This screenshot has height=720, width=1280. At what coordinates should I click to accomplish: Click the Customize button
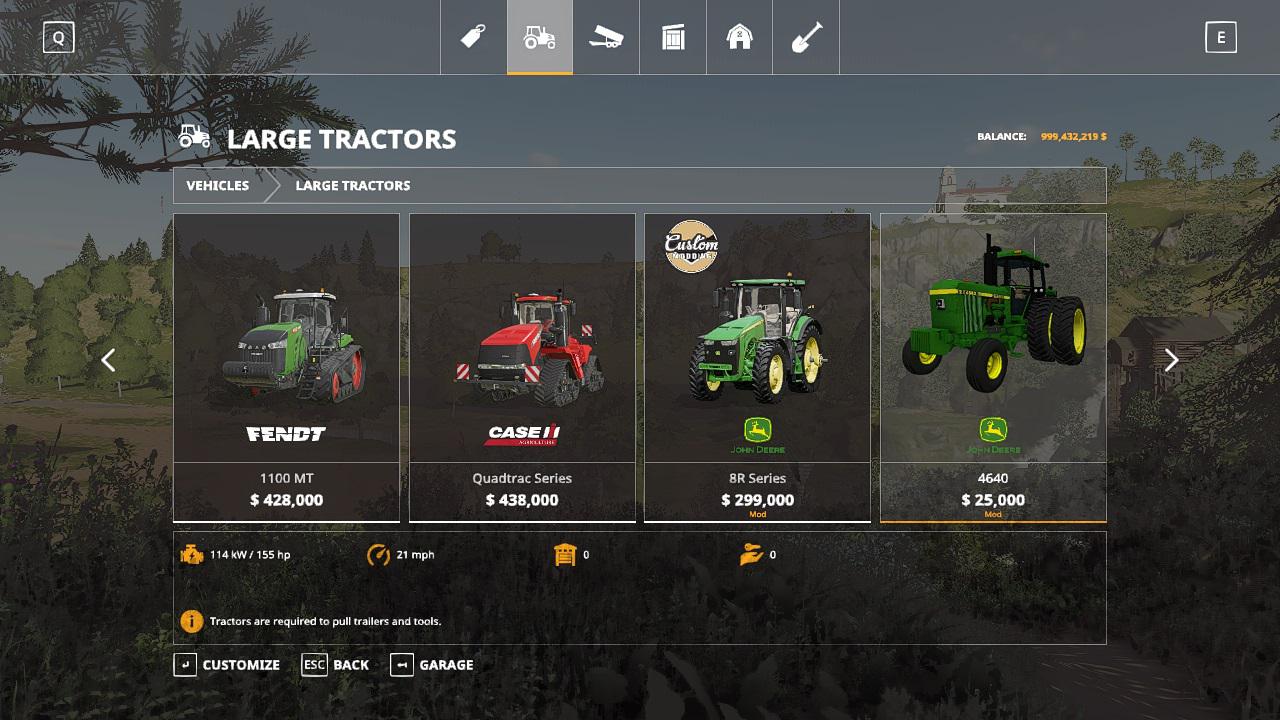(x=228, y=665)
